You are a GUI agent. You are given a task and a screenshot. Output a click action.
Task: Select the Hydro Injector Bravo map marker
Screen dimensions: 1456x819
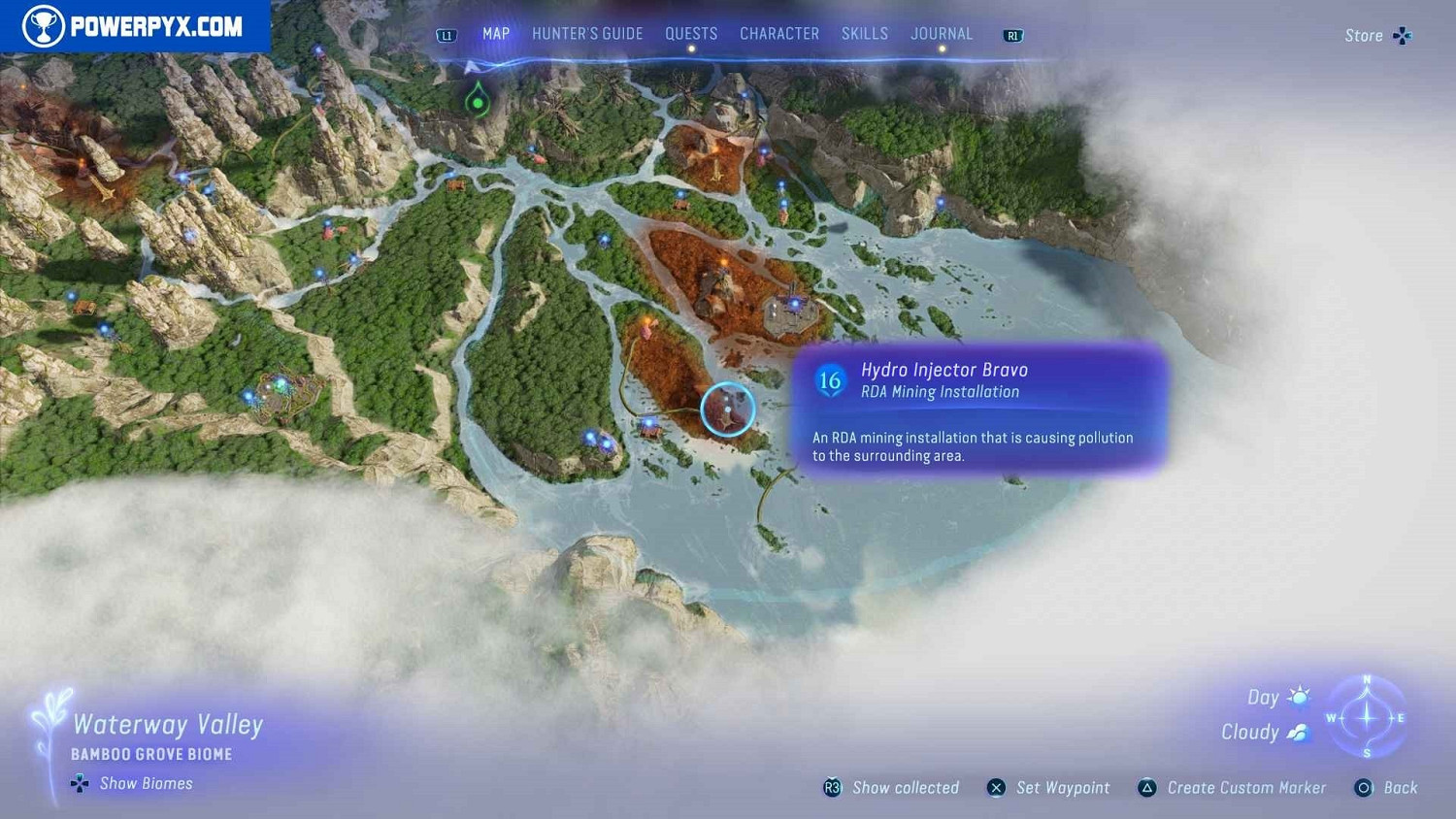[727, 409]
